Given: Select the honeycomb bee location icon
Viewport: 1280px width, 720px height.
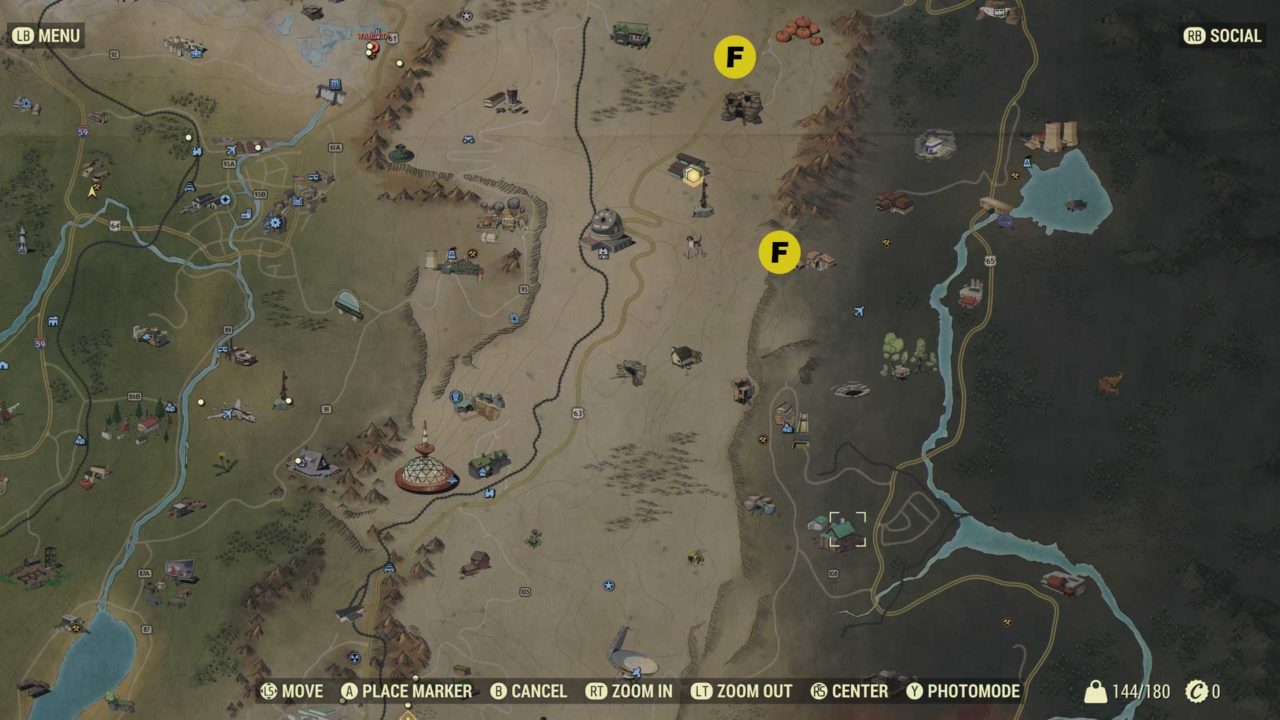Looking at the screenshot, I should coord(694,556).
